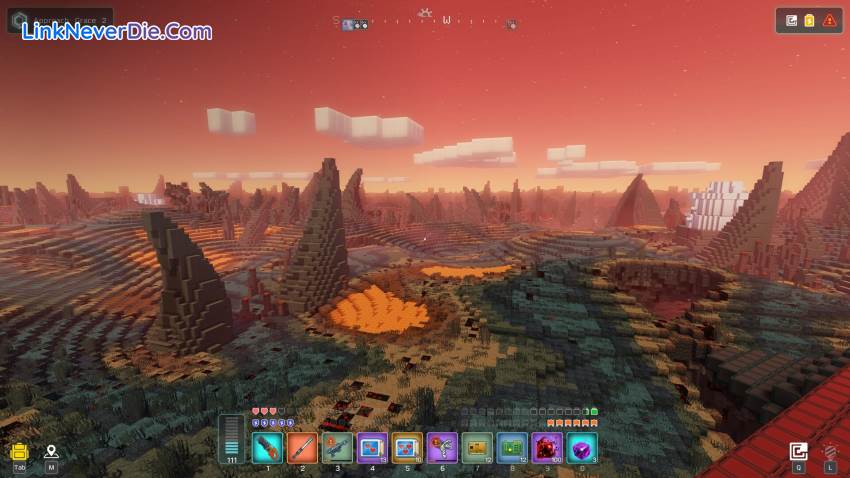The height and width of the screenshot is (478, 850).
Task: Select the green circuit board in slot 8
Action: point(512,447)
